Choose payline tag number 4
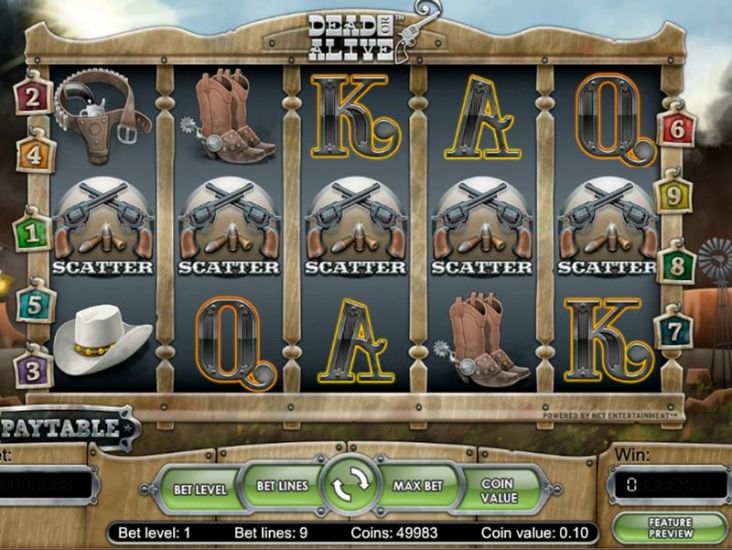The height and width of the screenshot is (550, 732). tap(35, 155)
